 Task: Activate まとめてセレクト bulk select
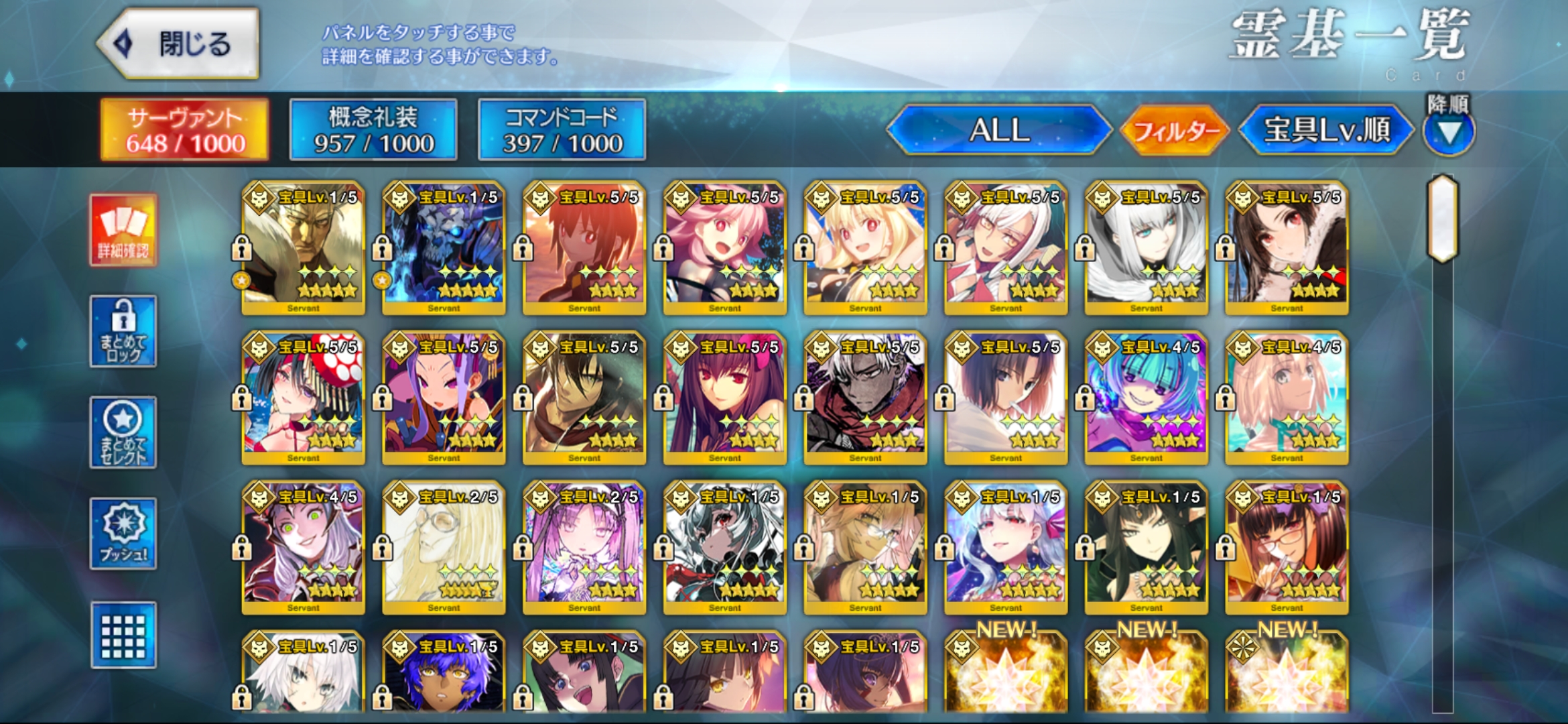point(123,432)
